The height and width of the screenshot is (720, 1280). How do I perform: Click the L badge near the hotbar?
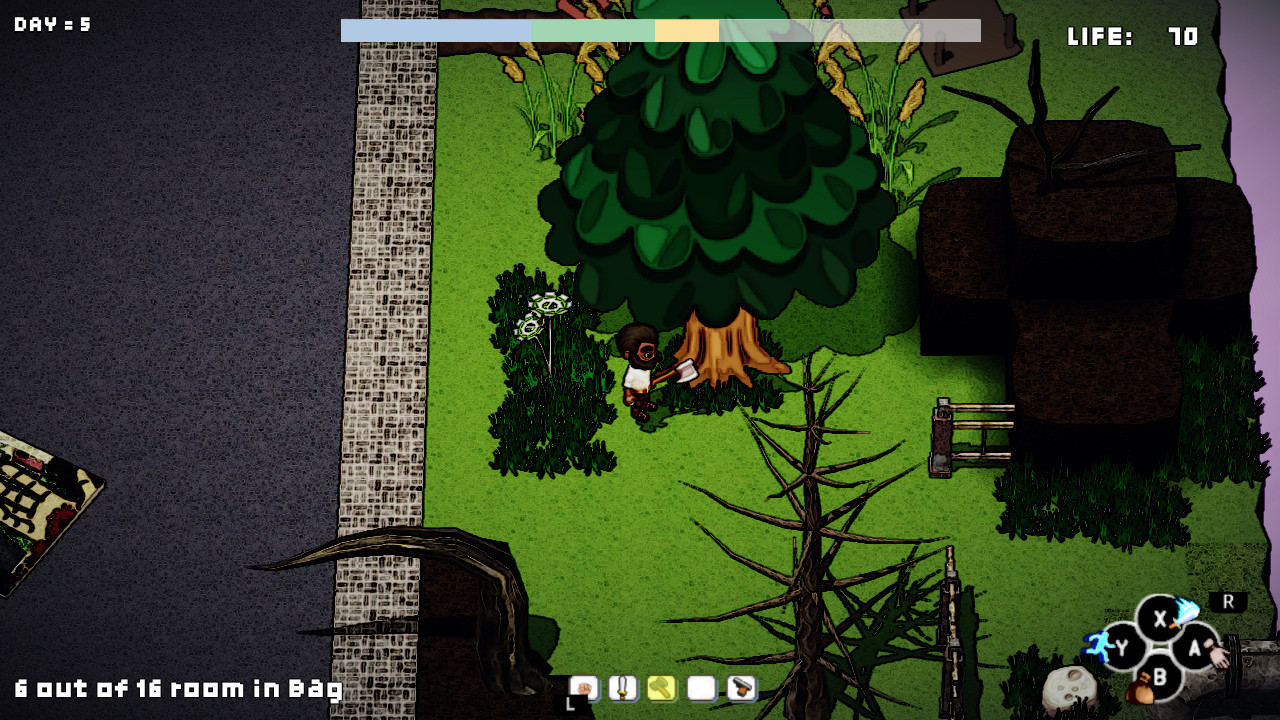[571, 703]
